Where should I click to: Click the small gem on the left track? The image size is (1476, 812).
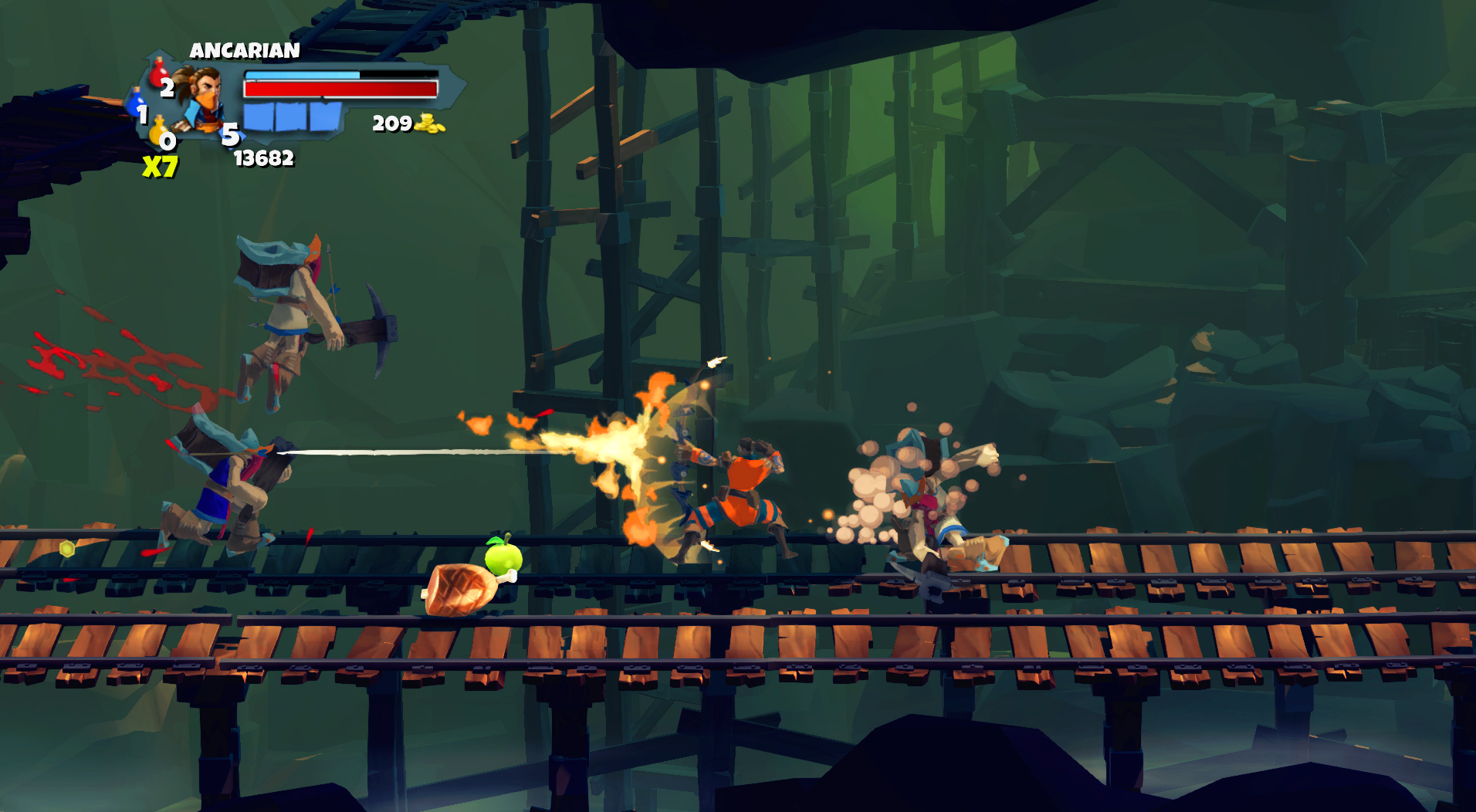click(66, 549)
